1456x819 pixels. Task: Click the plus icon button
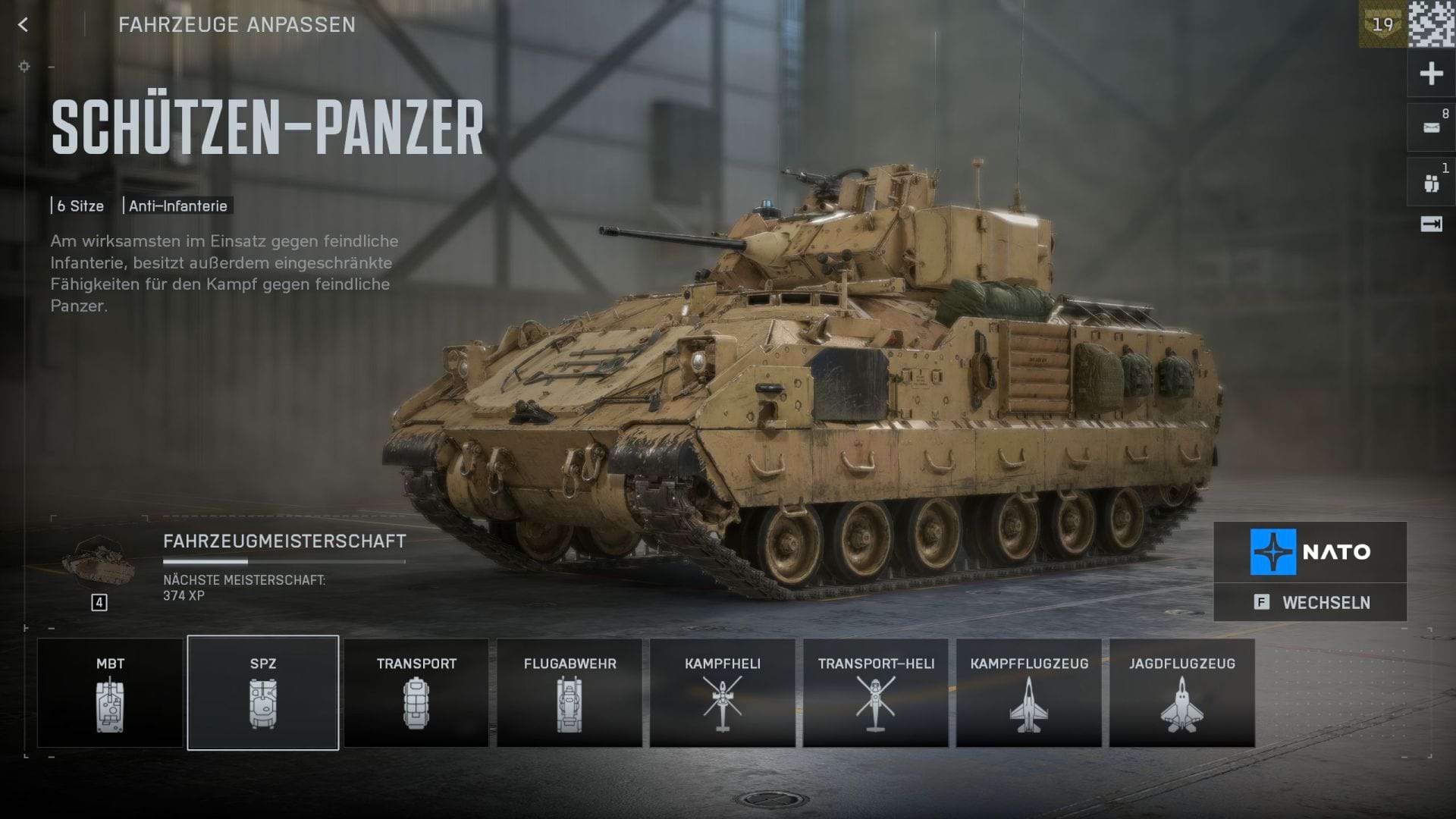click(x=1431, y=74)
